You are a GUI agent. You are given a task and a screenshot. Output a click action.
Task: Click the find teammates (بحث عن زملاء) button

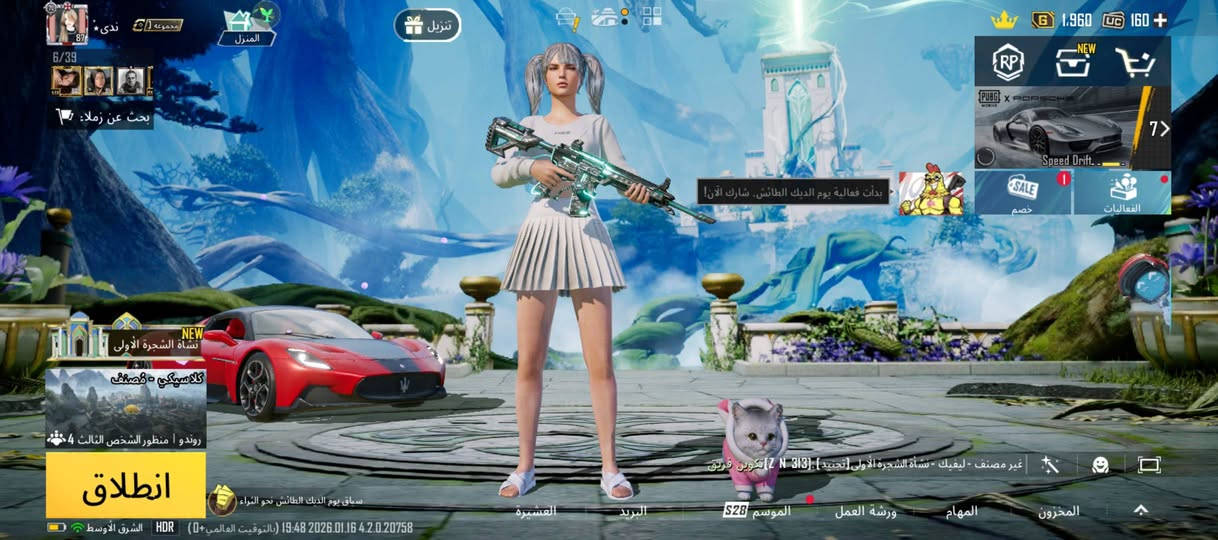(103, 117)
